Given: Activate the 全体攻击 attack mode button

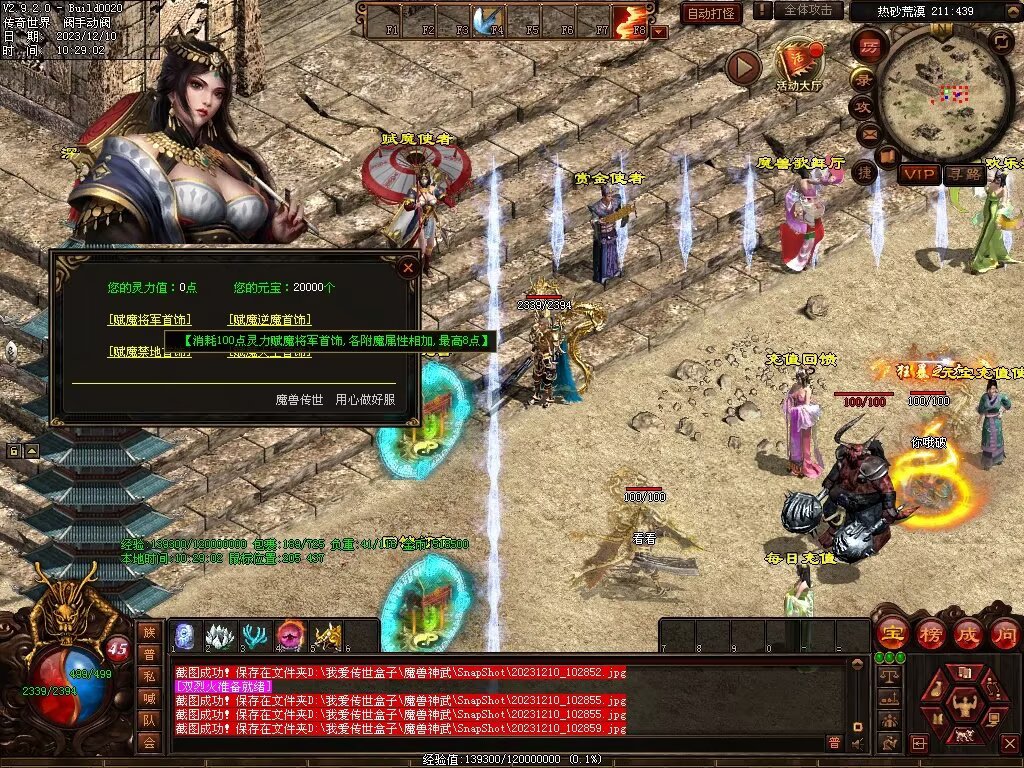Looking at the screenshot, I should [x=808, y=10].
